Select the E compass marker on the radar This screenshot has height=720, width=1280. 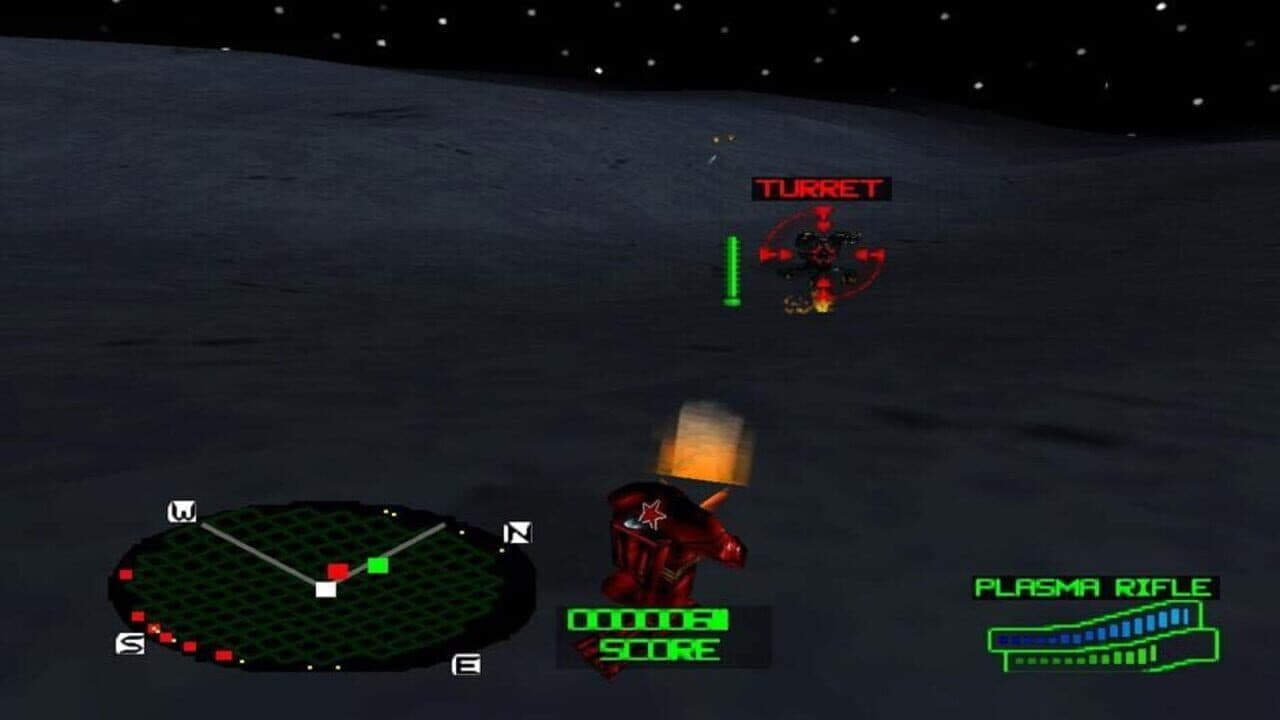(x=465, y=665)
